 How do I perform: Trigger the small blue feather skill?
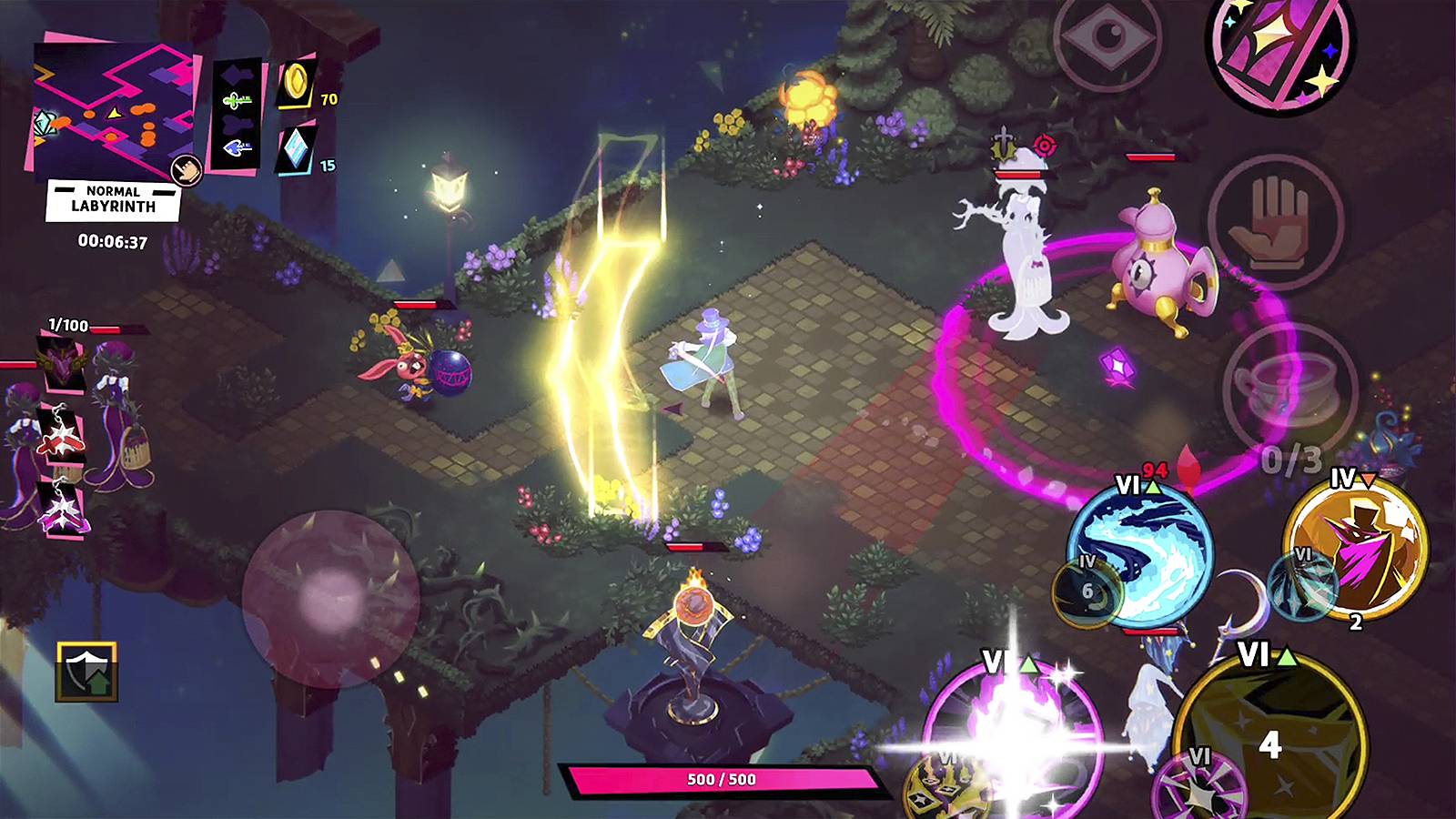[x=1301, y=582]
